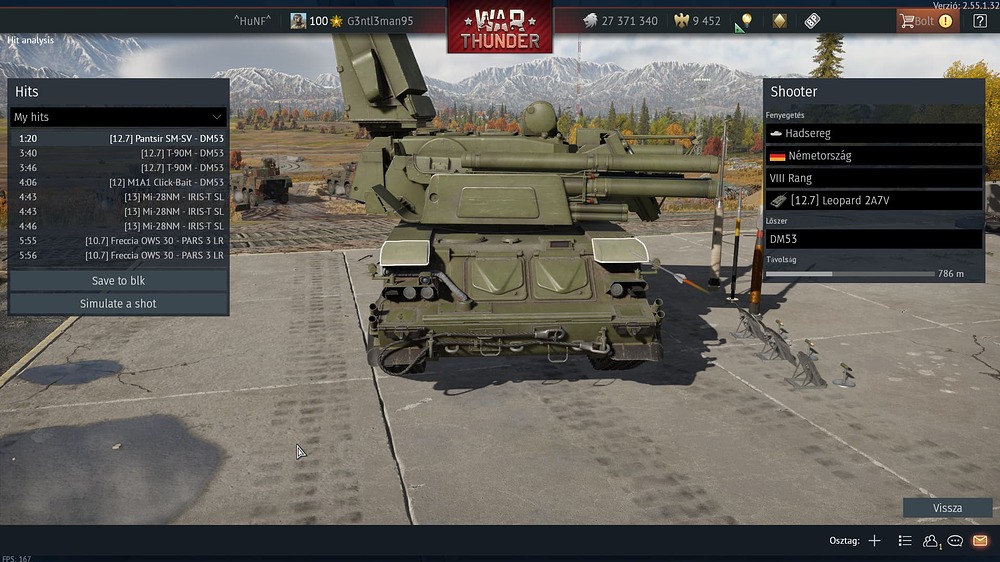Viewport: 1000px width, 562px height.
Task: Open the mail envelope
Action: pyautogui.click(x=980, y=541)
